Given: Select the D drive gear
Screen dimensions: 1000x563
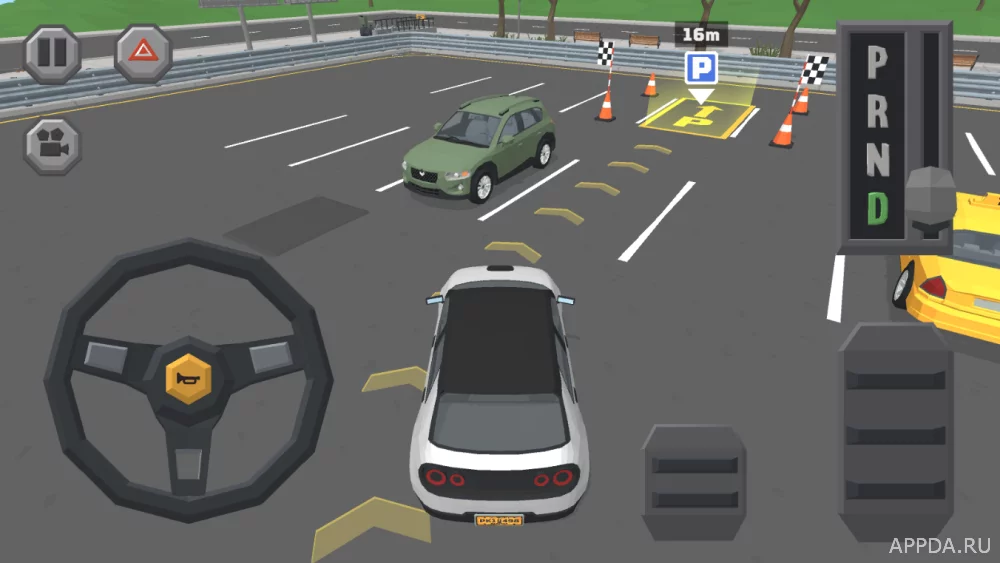Looking at the screenshot, I should point(877,208).
